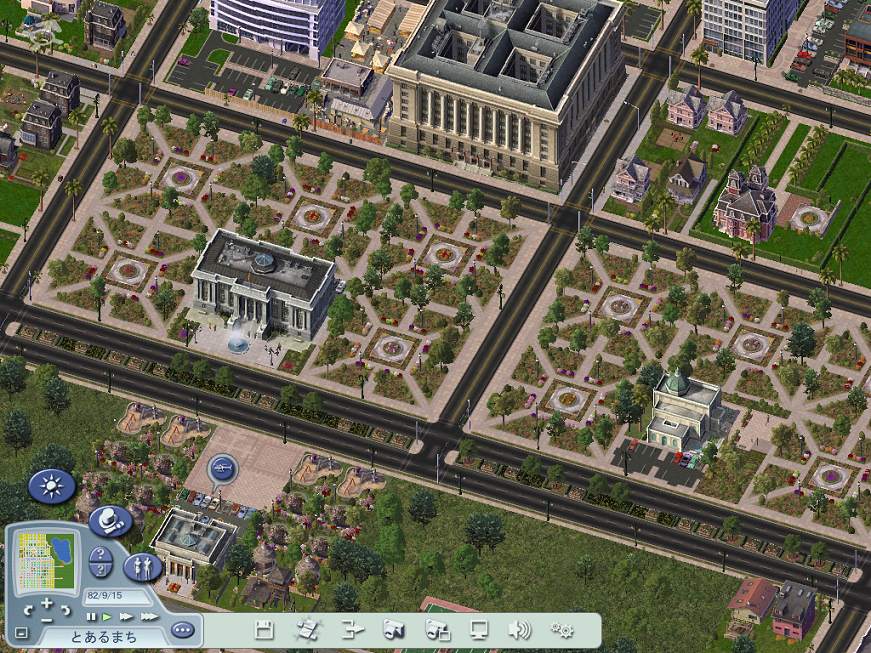
Task: Take a snapshot with the camera icon
Action: 394,630
